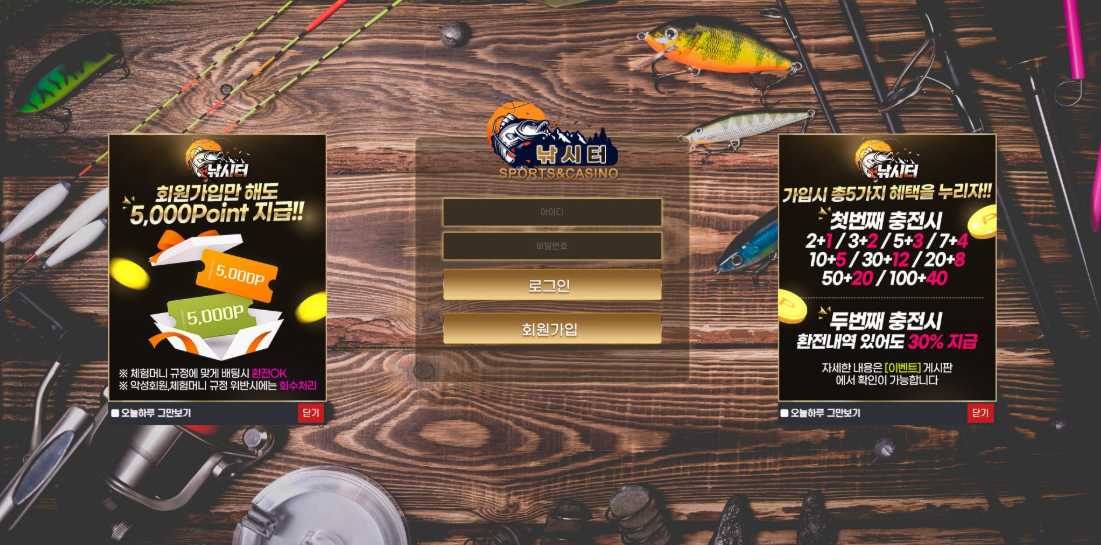Close the right 충전 bonus popup
The height and width of the screenshot is (545, 1101).
(x=980, y=413)
